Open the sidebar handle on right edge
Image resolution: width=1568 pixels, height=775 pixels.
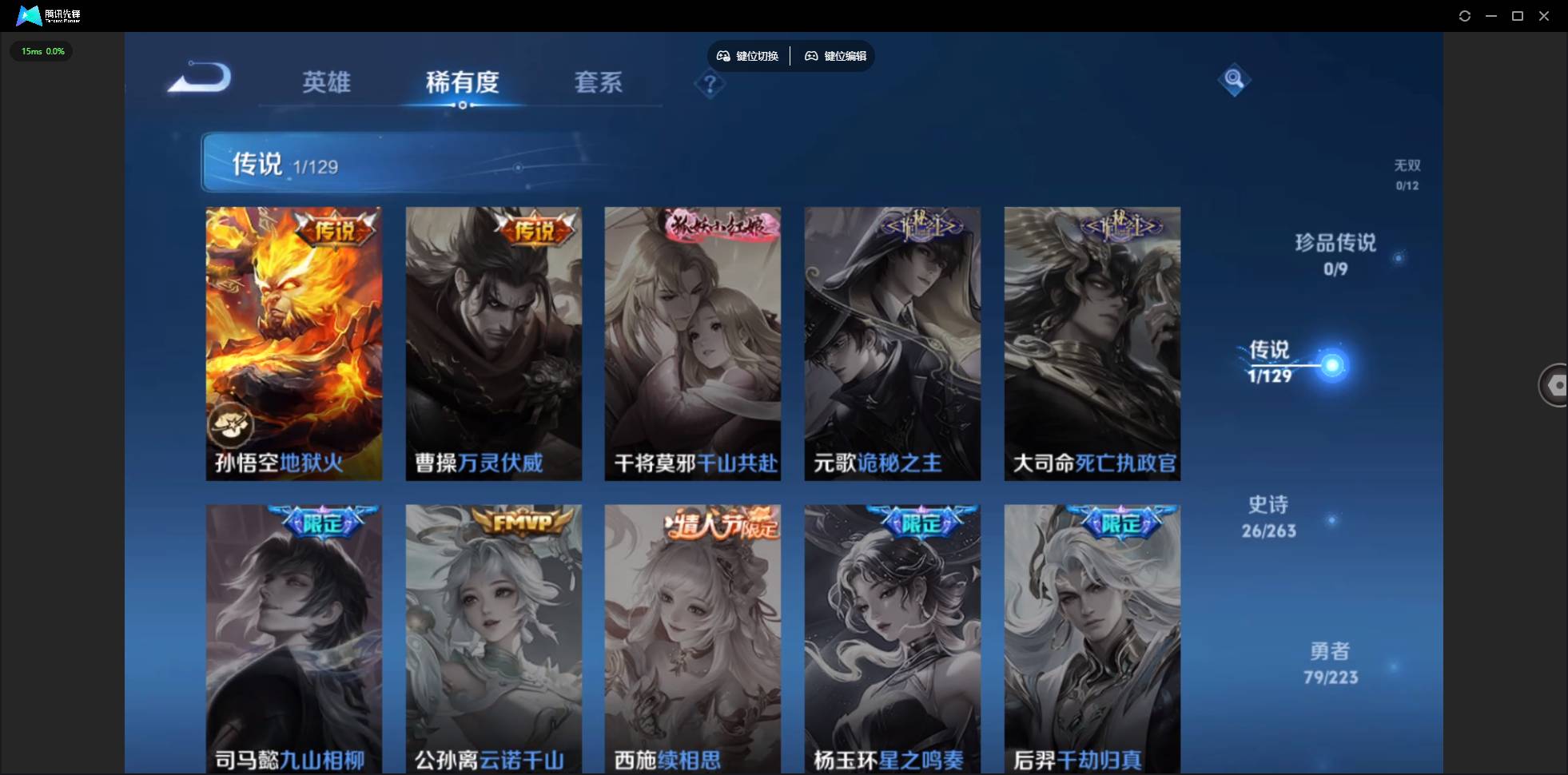[x=1556, y=384]
